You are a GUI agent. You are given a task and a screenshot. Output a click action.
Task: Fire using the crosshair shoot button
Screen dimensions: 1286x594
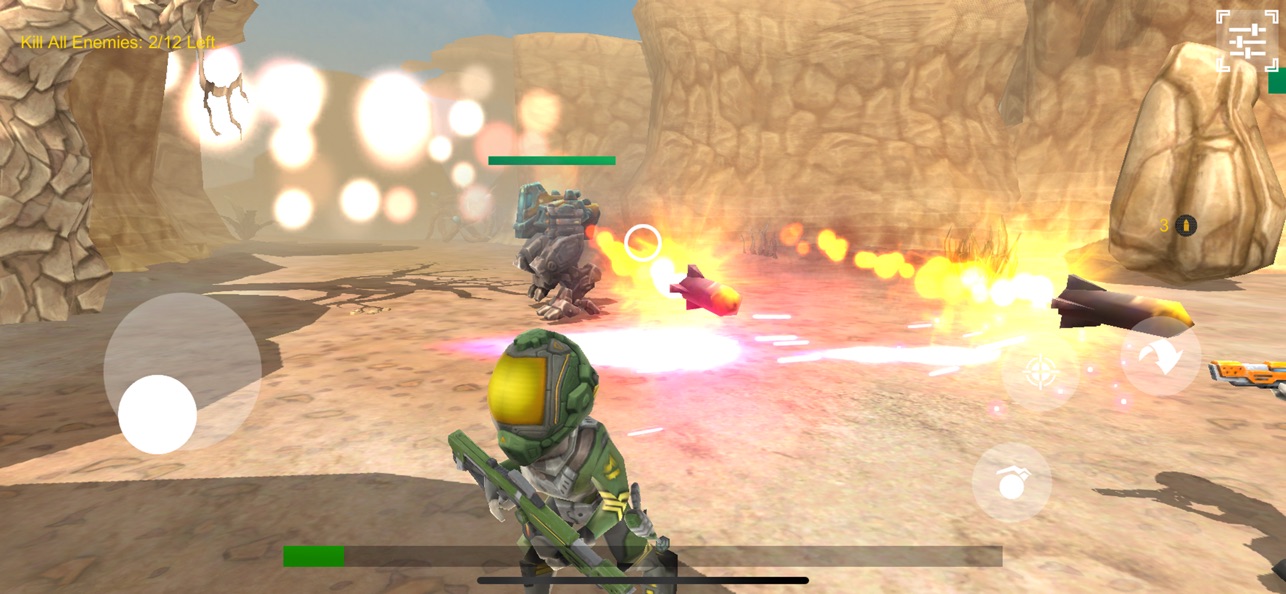(1040, 374)
